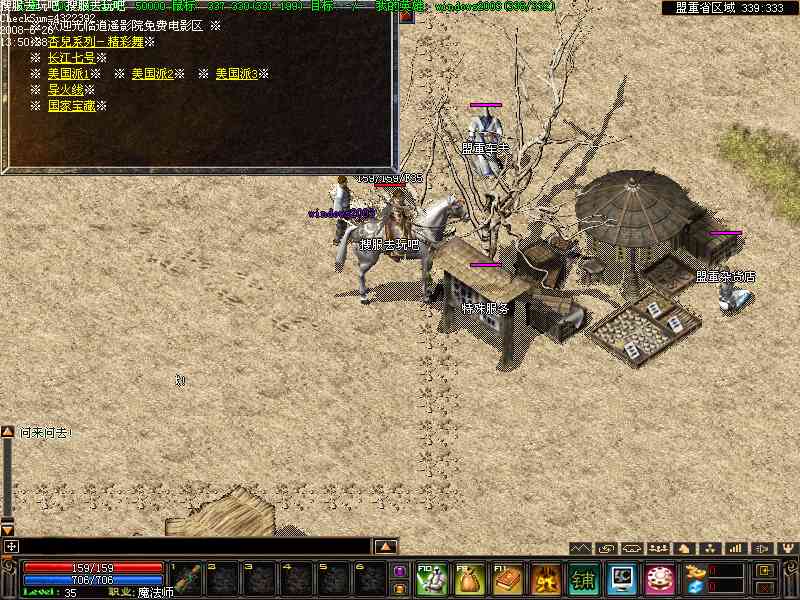Open the character panel with the F10 warrior icon
This screenshot has height=600, width=800.
431,578
